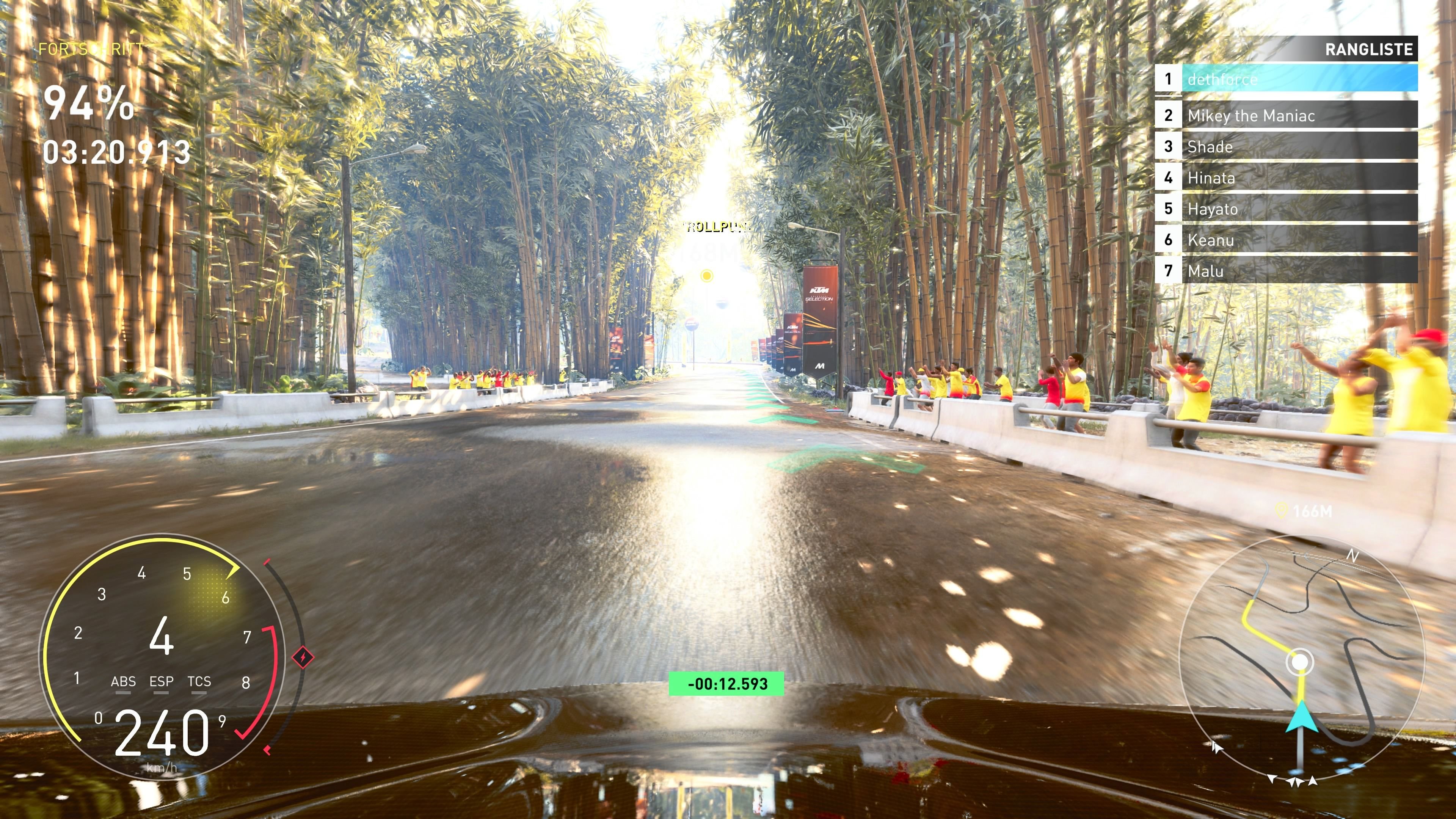Select Hinata's leaderboard entry
This screenshot has width=1456, height=819.
[1286, 177]
